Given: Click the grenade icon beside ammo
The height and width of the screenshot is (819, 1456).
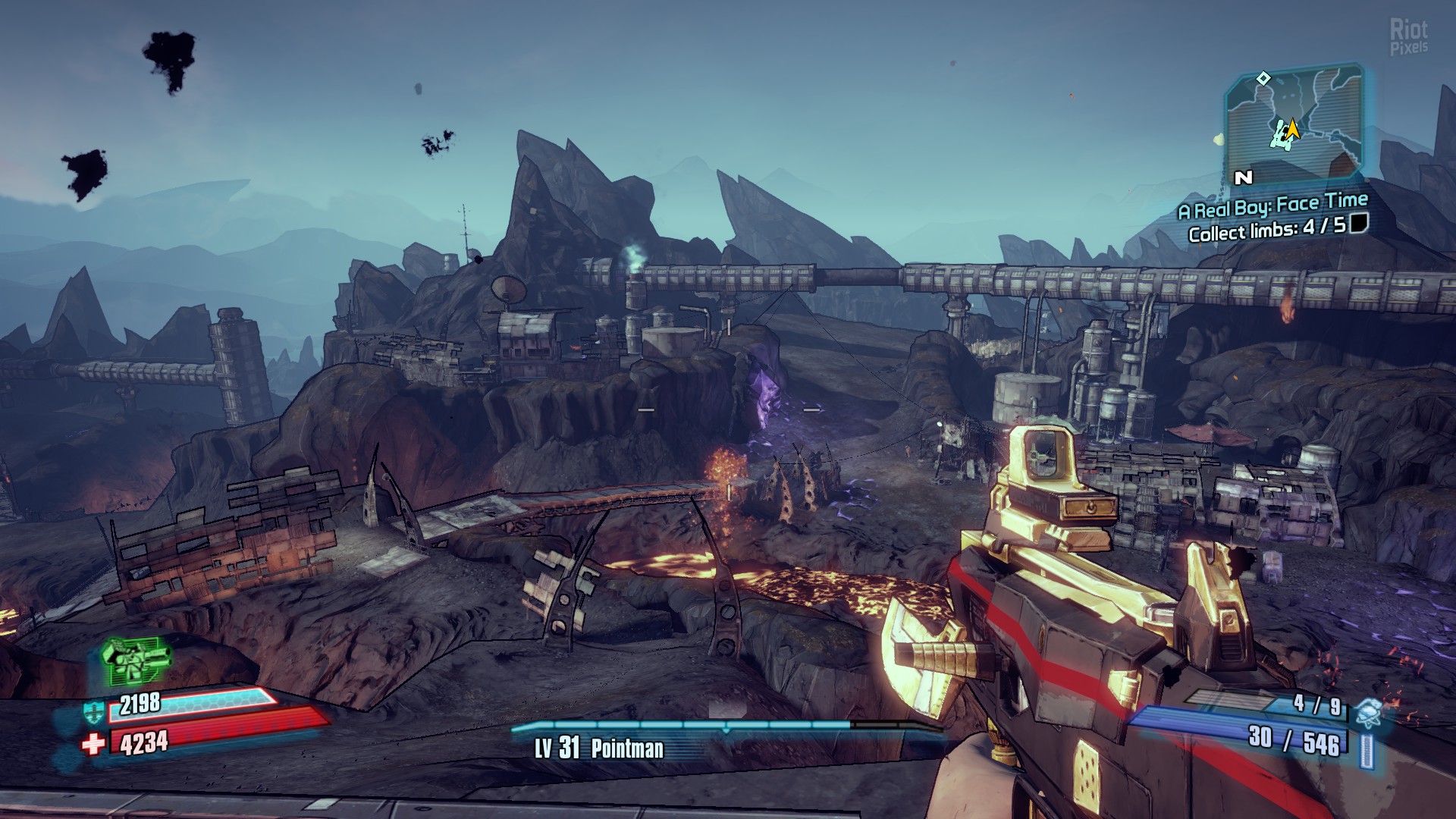Looking at the screenshot, I should [1369, 711].
